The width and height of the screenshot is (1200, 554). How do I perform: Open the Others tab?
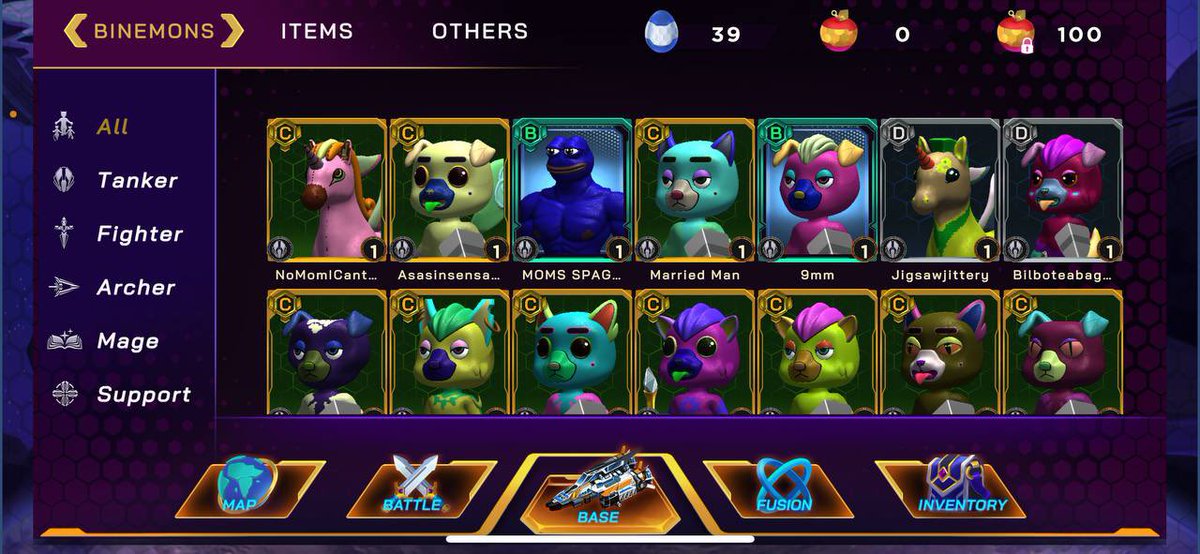tap(480, 31)
